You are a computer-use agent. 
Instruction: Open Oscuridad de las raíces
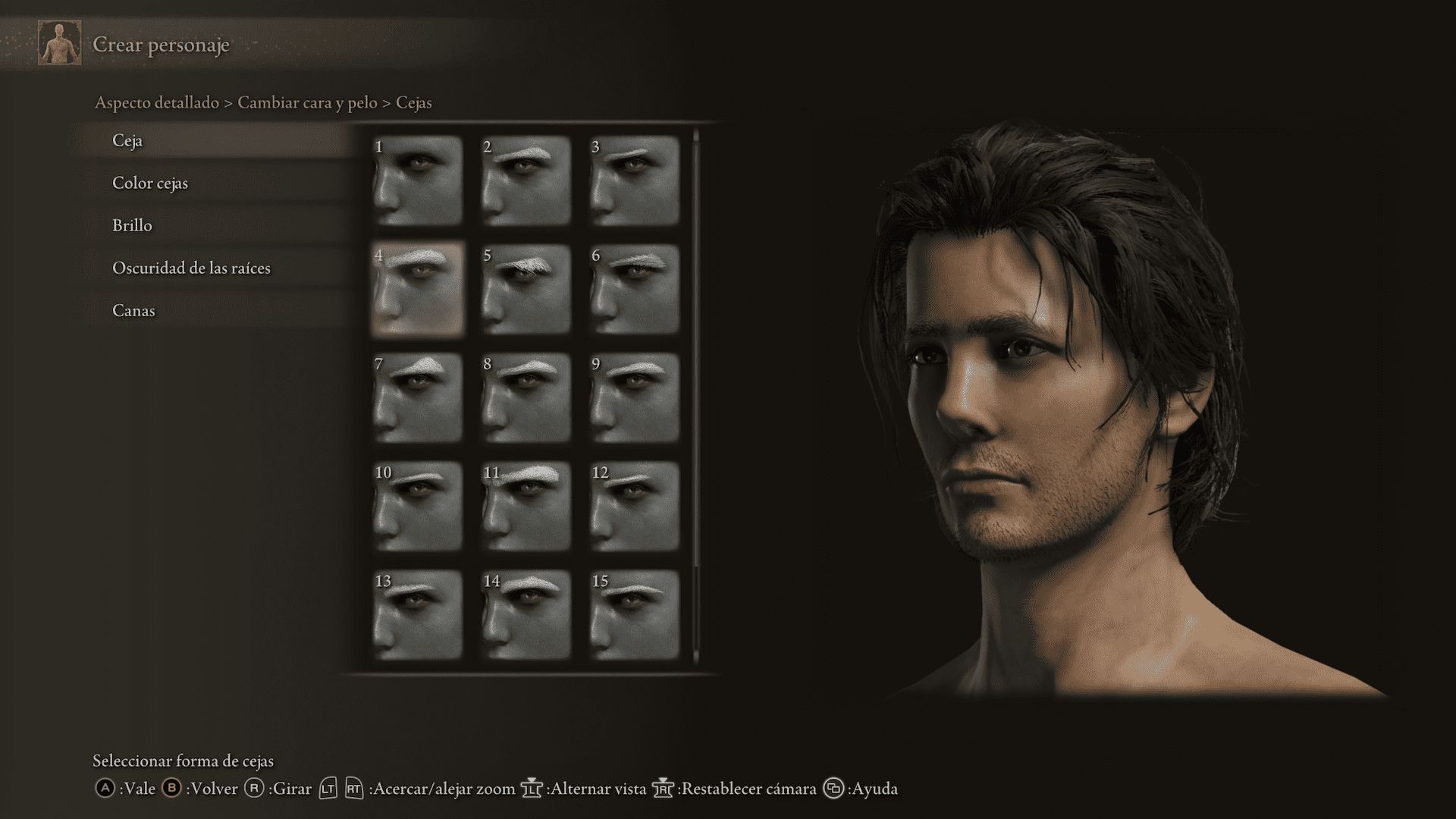[x=191, y=268]
